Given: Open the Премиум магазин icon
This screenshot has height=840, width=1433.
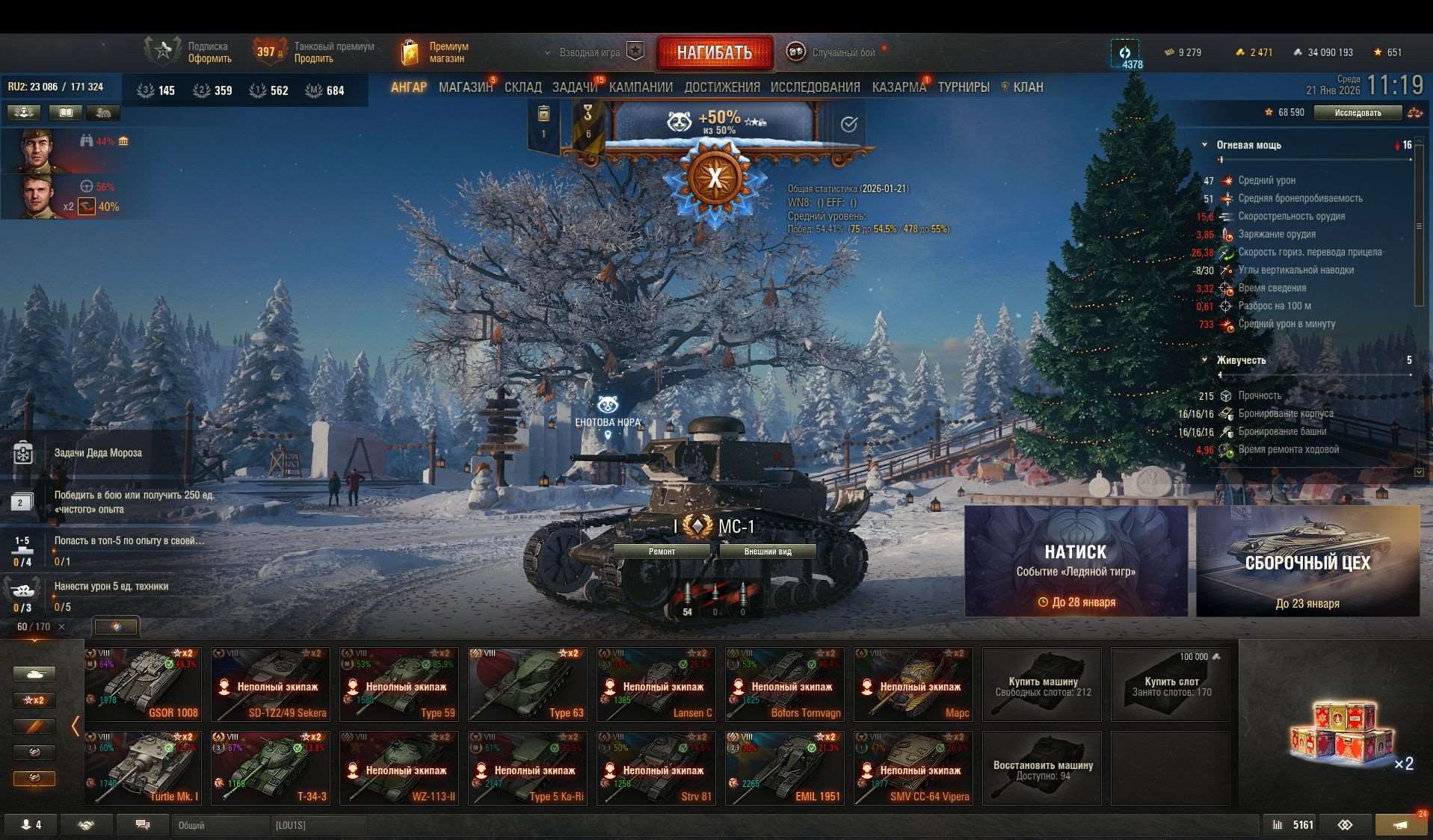Looking at the screenshot, I should pos(411,51).
